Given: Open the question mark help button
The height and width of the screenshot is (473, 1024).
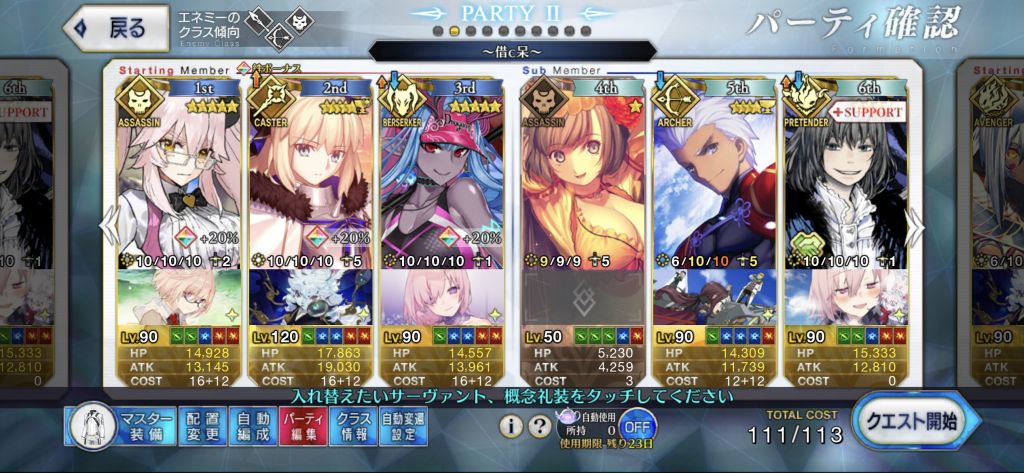Looking at the screenshot, I should [539, 426].
